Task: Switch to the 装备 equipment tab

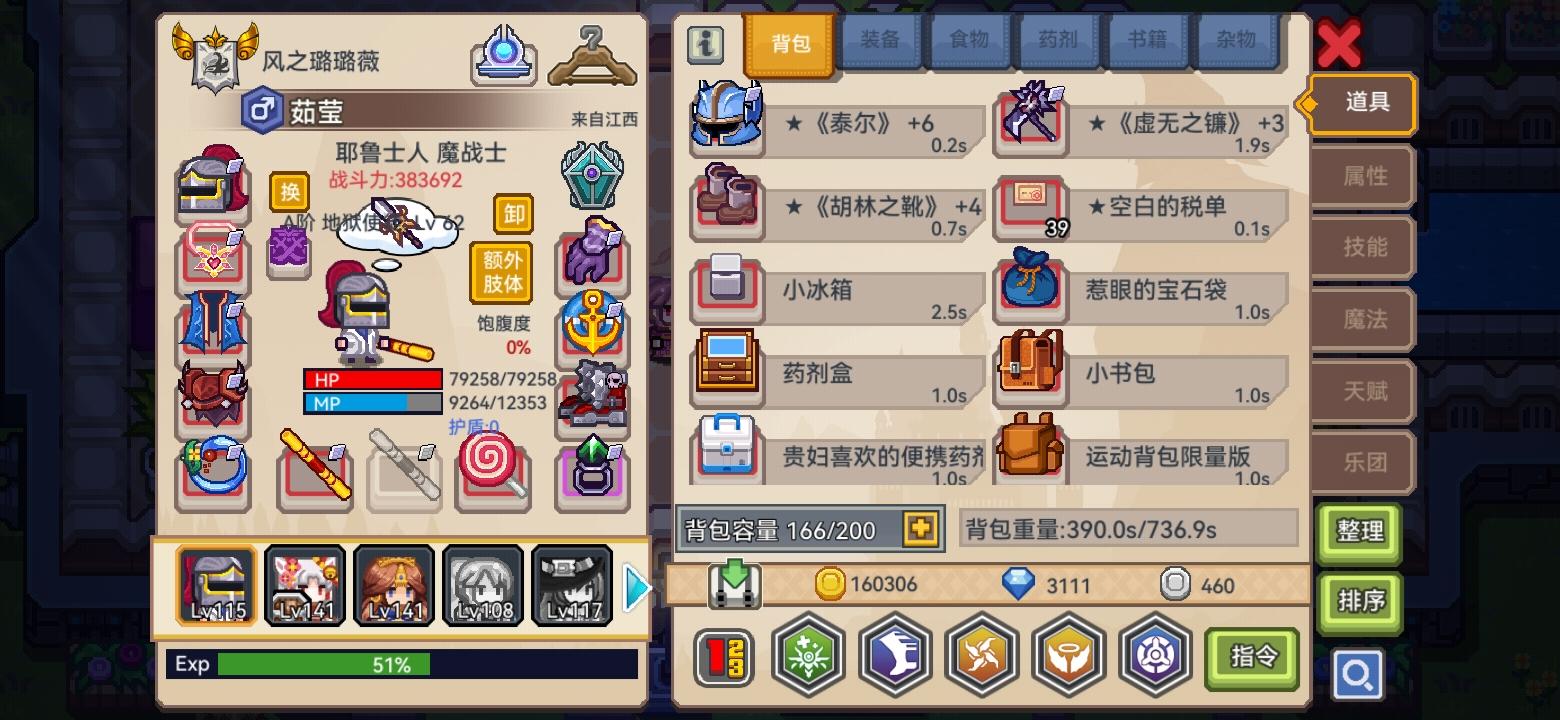Action: coord(880,42)
